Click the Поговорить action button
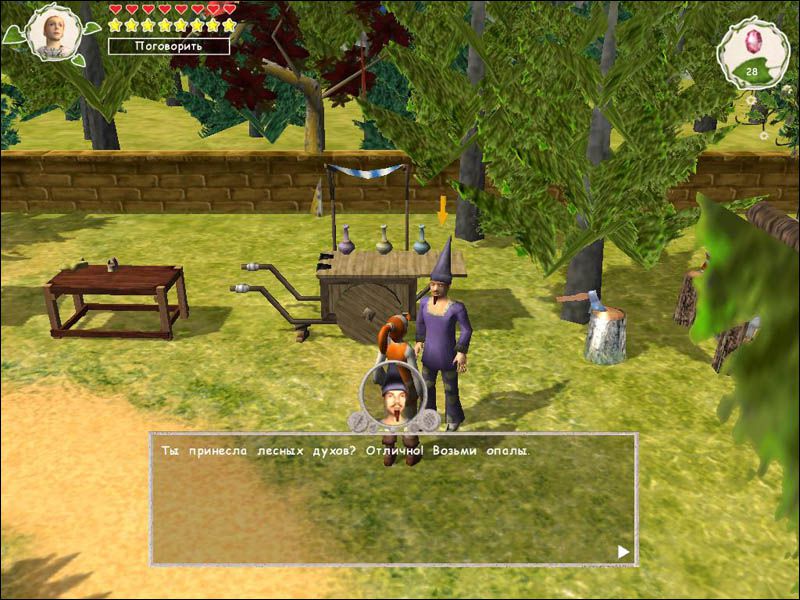The height and width of the screenshot is (600, 800). [x=168, y=46]
